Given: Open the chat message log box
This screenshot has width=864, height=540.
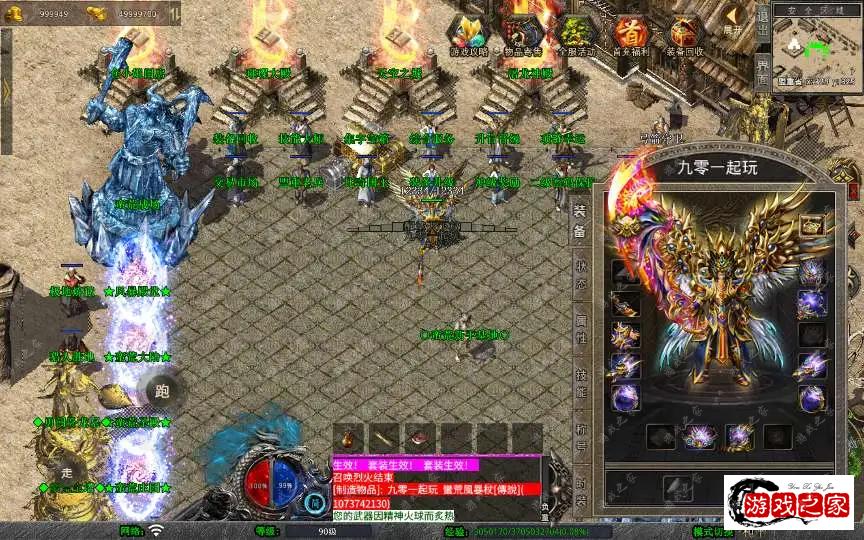Looking at the screenshot, I should 435,487.
